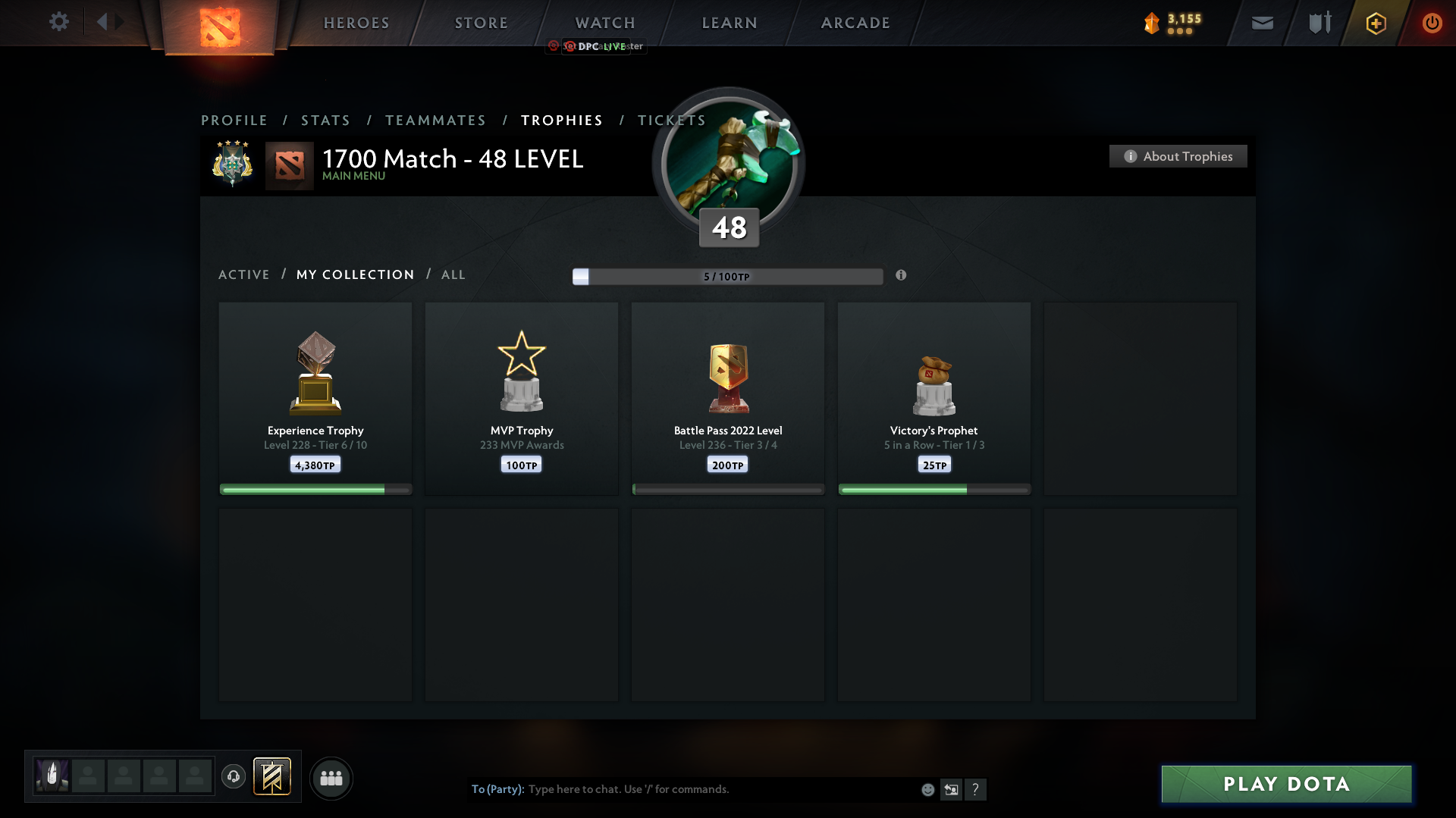1456x818 pixels.
Task: Switch to the STATS tab
Action: (325, 120)
